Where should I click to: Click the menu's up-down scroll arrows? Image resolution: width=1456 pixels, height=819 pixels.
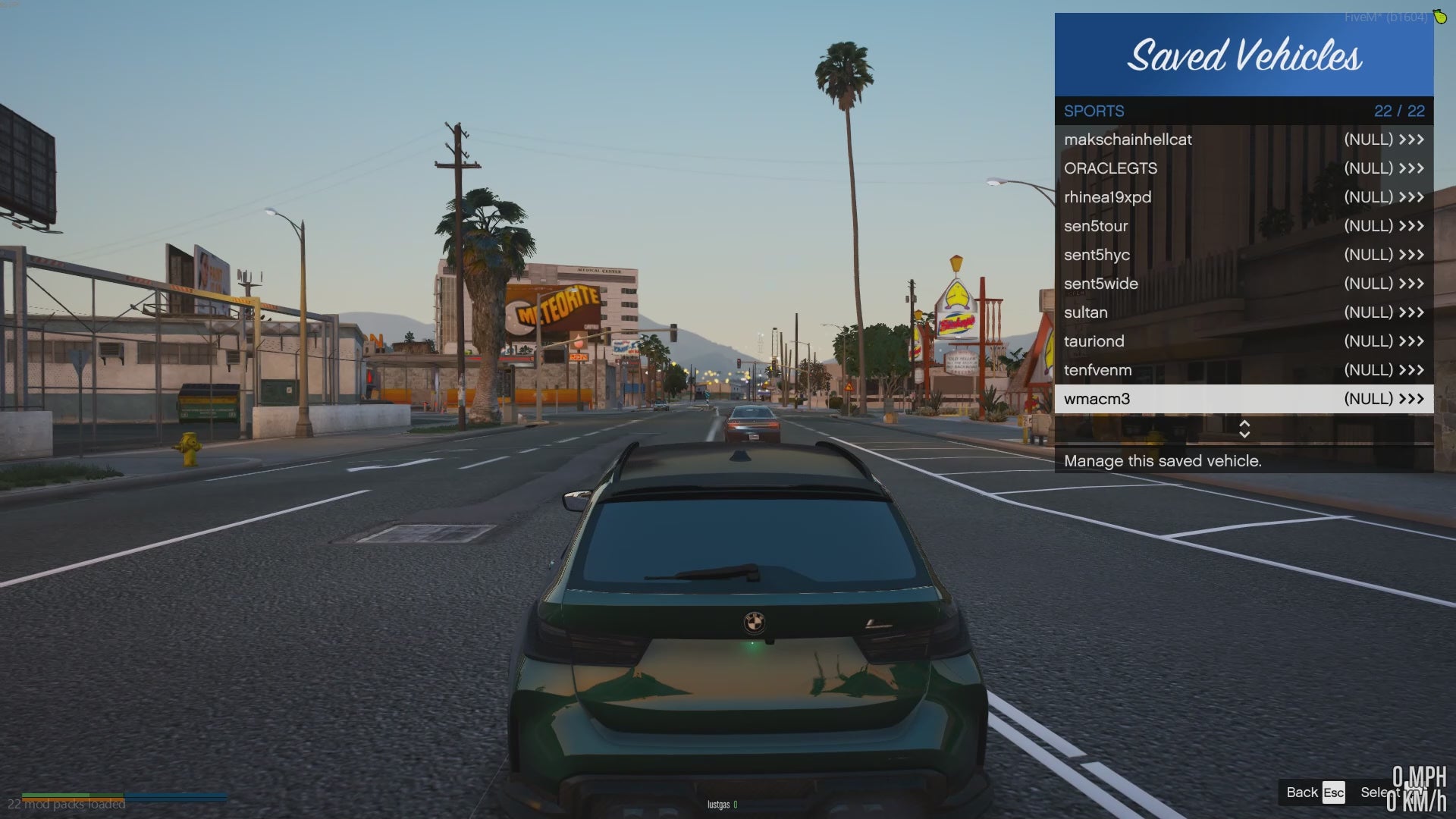coord(1244,429)
